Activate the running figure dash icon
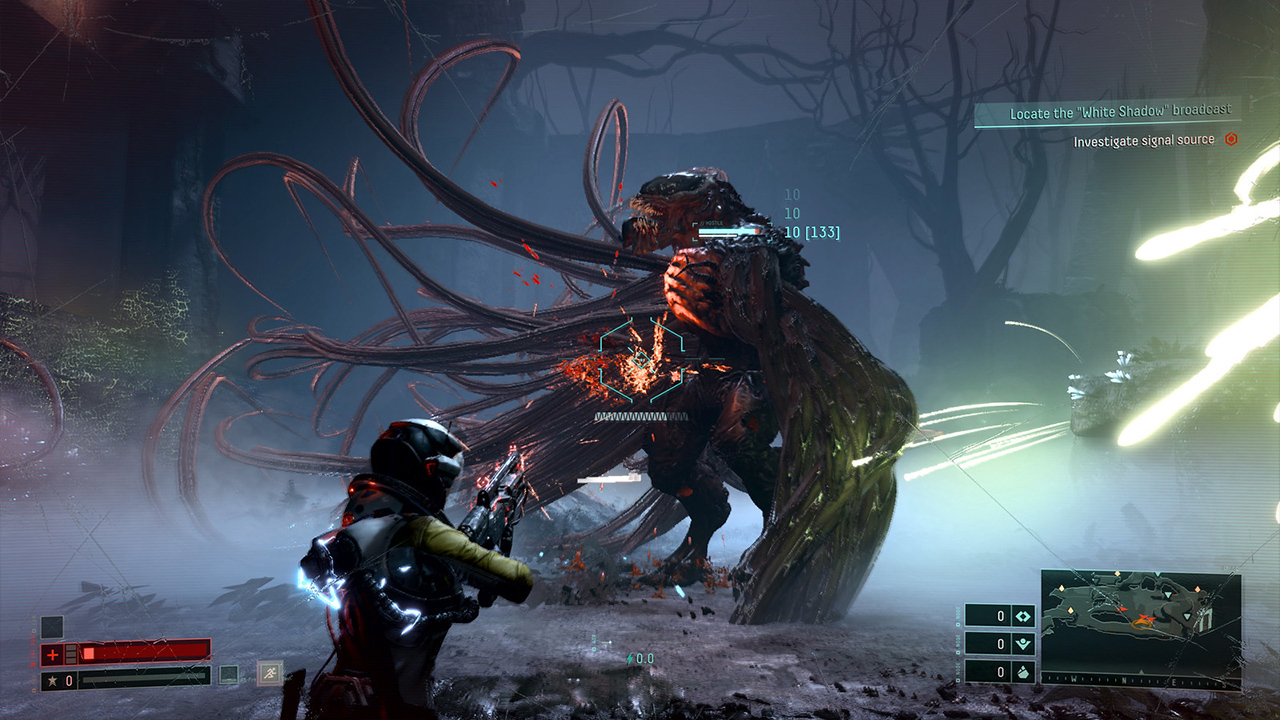This screenshot has height=720, width=1280. [x=270, y=674]
